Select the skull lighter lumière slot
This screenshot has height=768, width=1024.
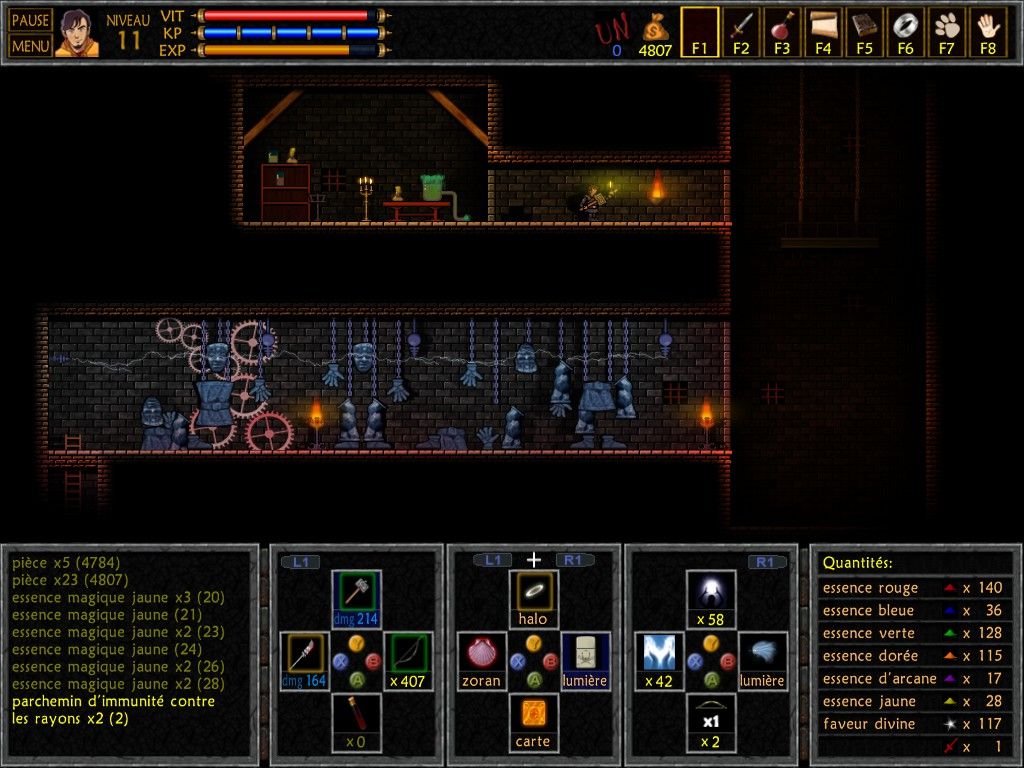pos(585,660)
